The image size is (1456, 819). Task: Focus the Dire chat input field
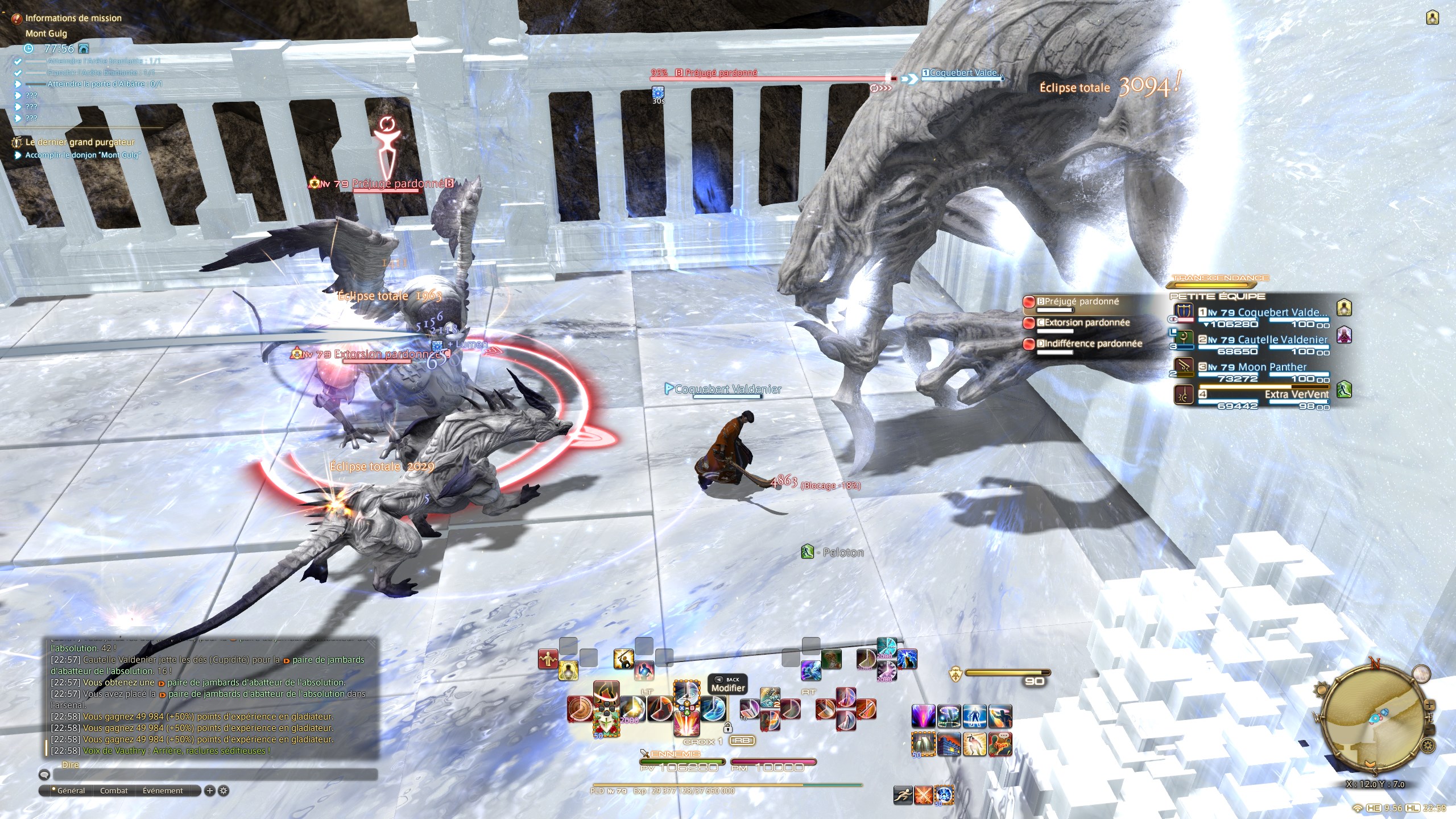[x=215, y=774]
